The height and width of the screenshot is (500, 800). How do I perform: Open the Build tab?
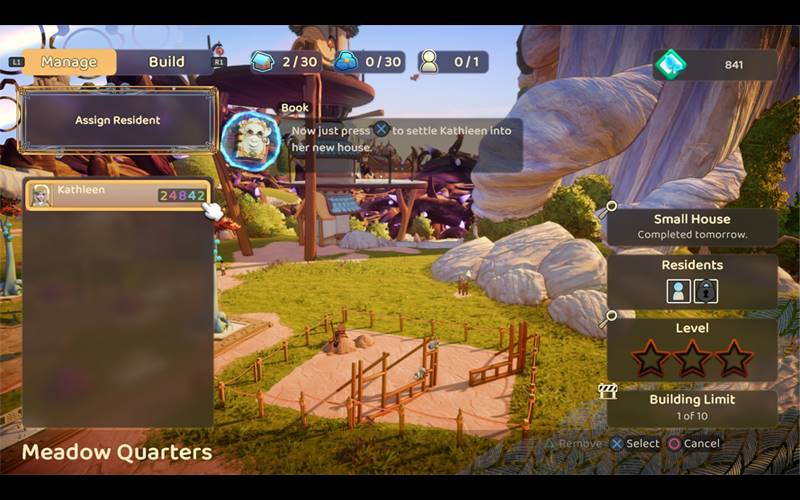(166, 62)
